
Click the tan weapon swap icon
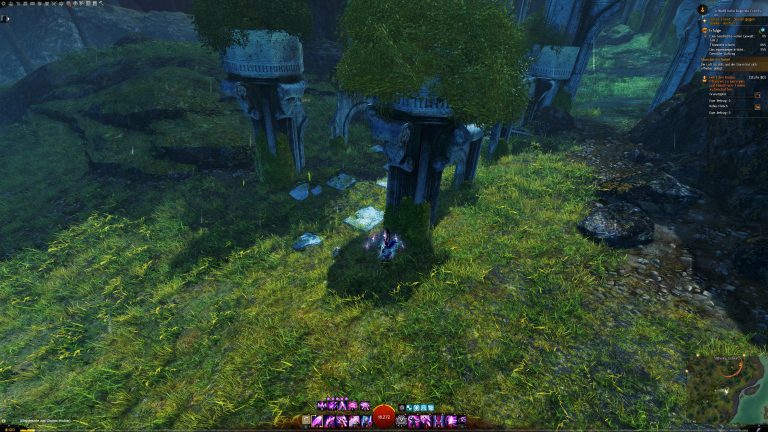coord(307,421)
